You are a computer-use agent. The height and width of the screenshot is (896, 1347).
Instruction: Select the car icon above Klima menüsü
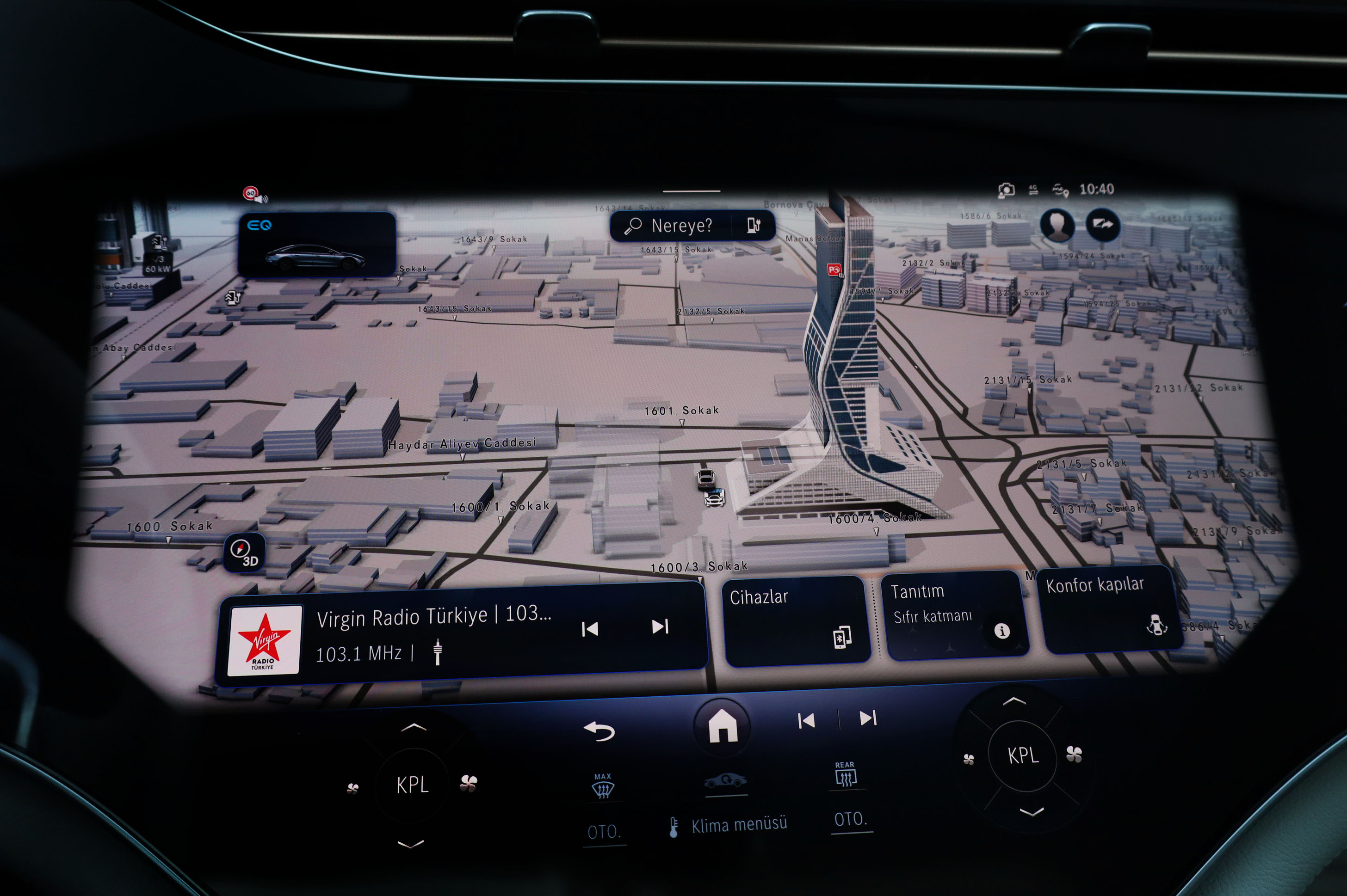point(725,781)
